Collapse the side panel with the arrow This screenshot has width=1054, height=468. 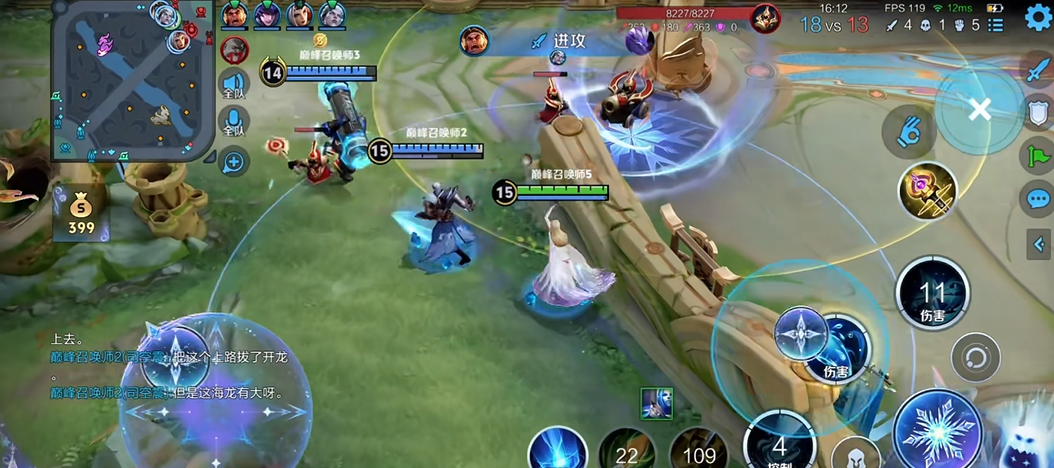[x=1039, y=243]
